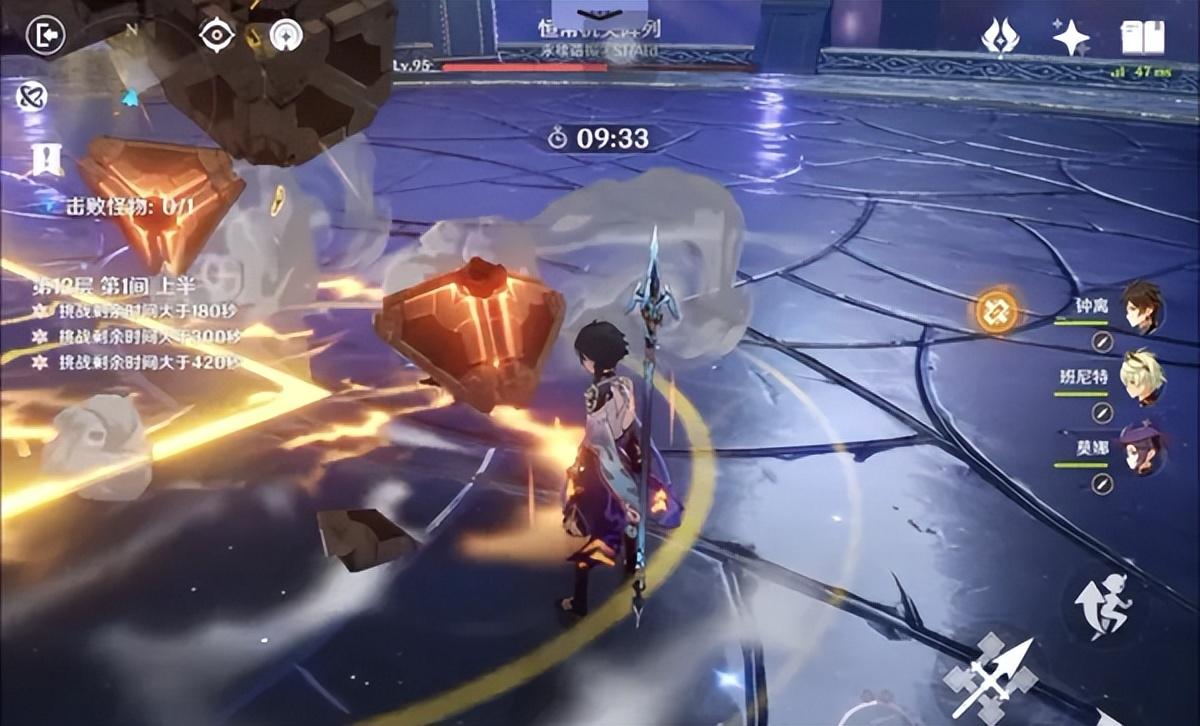The height and width of the screenshot is (726, 1200).
Task: Tap the glowing orange Geo resonance icon
Action: [997, 311]
